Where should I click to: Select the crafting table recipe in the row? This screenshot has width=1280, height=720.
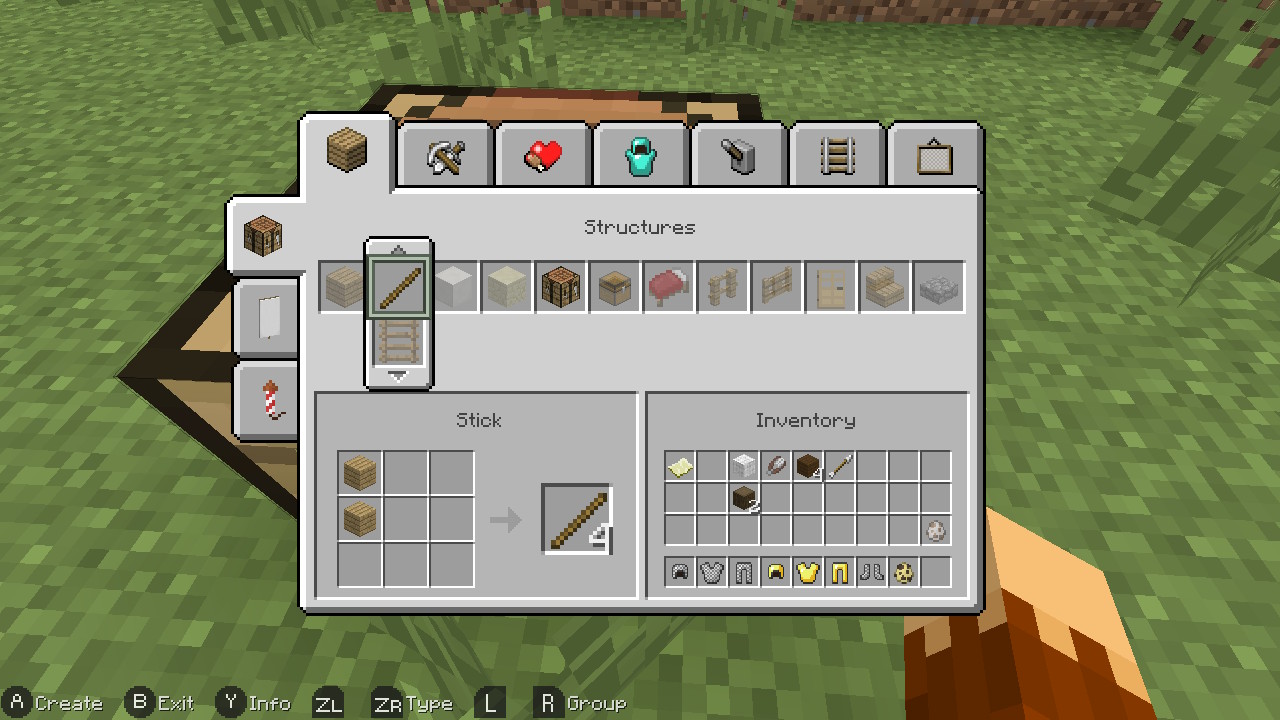coord(561,288)
